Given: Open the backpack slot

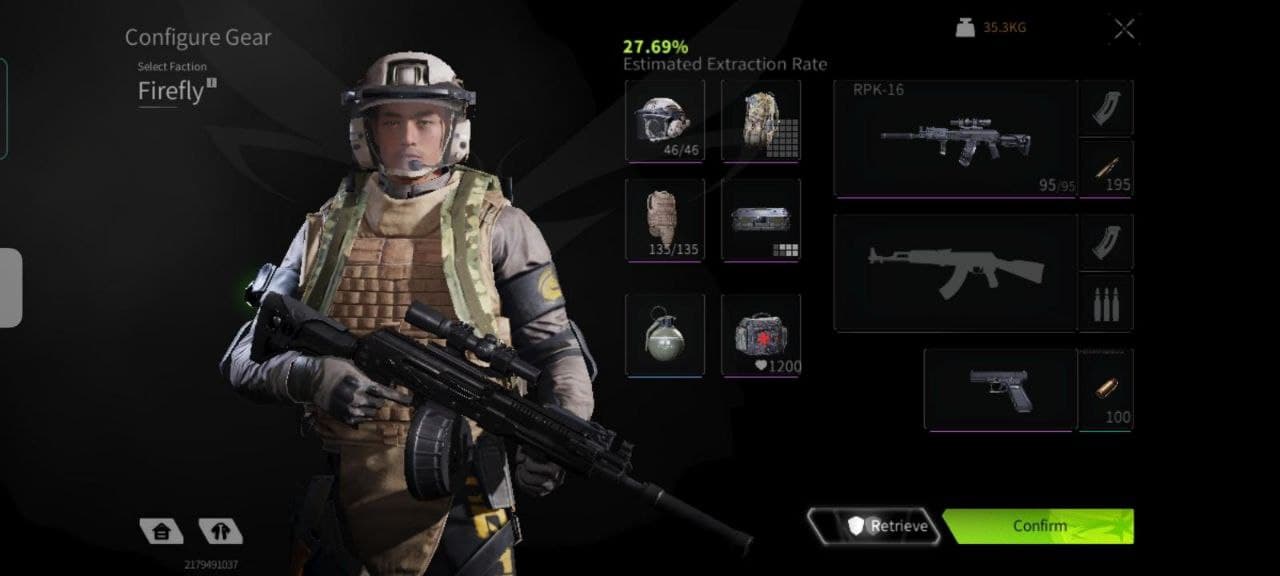Looking at the screenshot, I should pos(761,120).
